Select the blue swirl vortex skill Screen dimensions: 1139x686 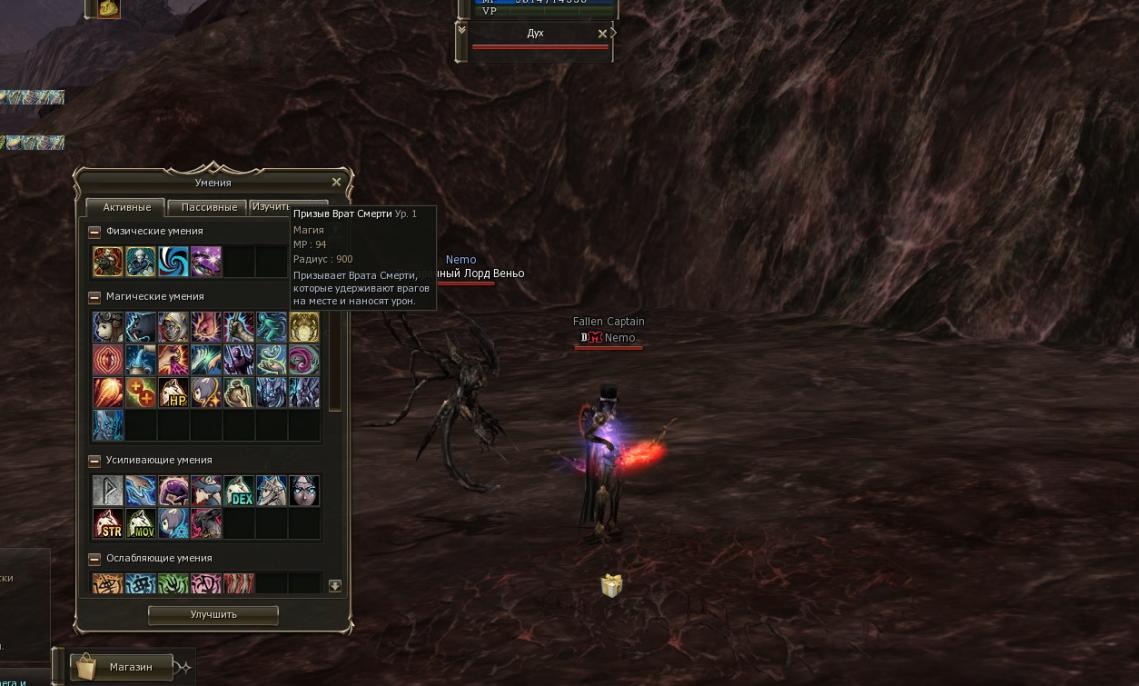[173, 262]
